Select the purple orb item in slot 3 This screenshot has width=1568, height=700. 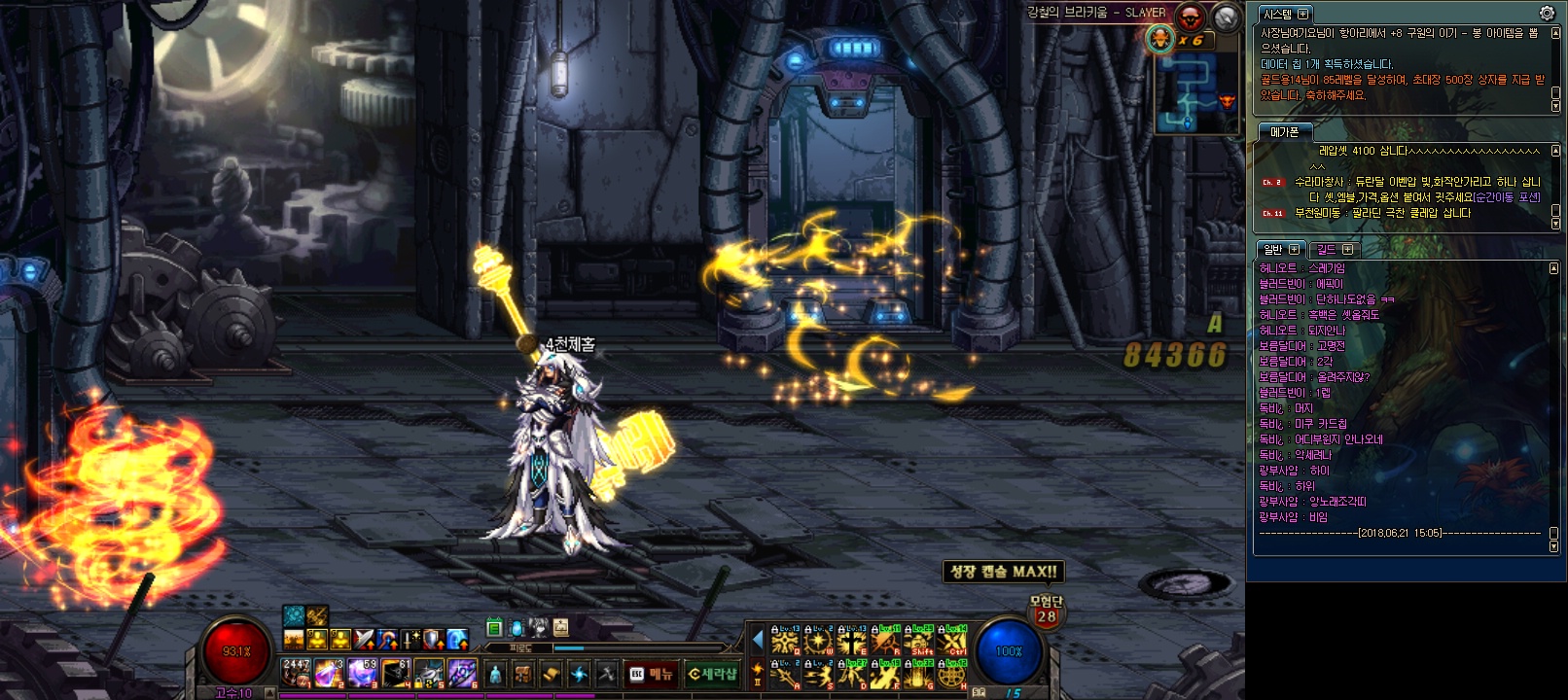tap(362, 672)
